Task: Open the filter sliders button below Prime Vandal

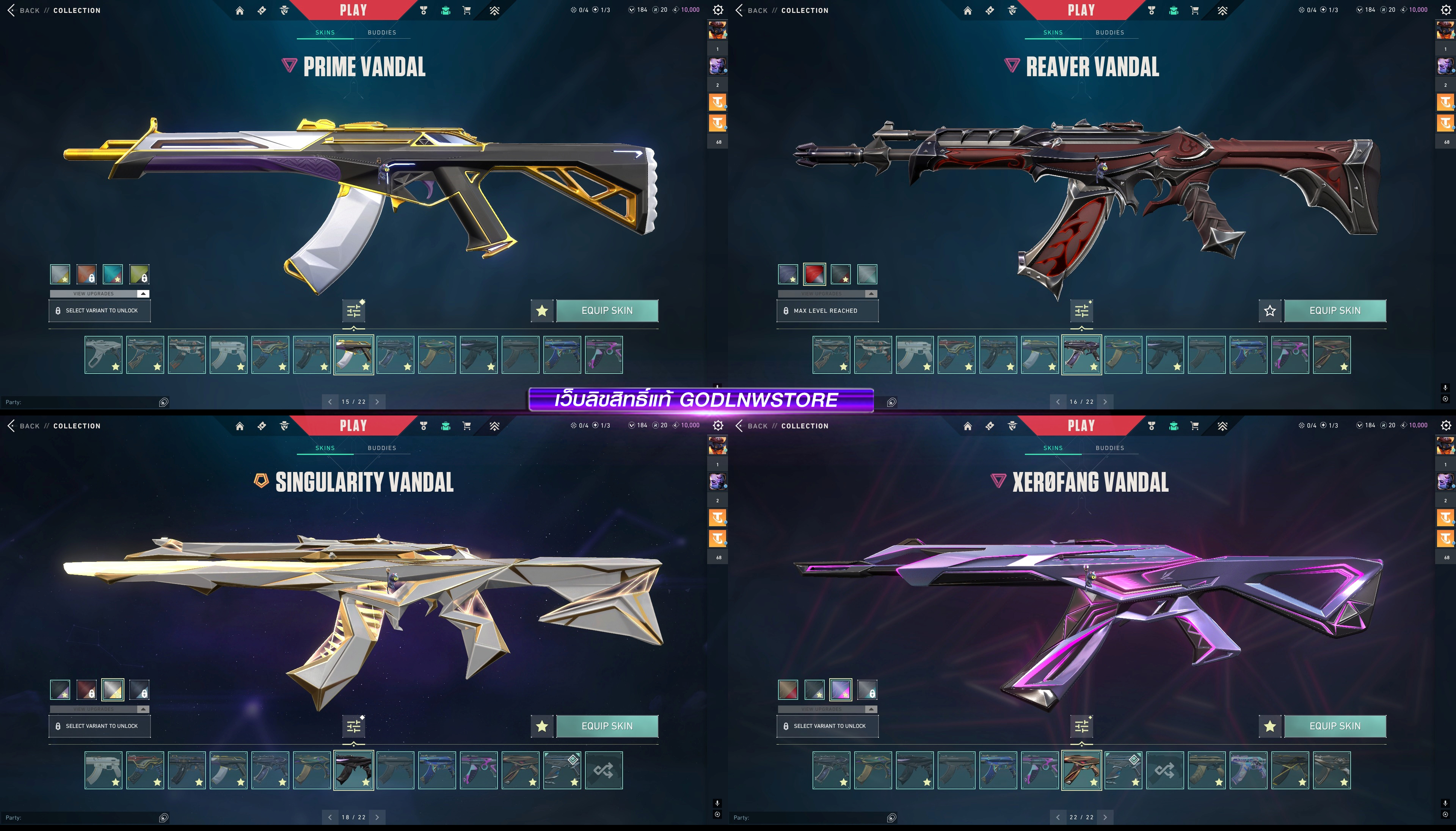Action: click(353, 310)
